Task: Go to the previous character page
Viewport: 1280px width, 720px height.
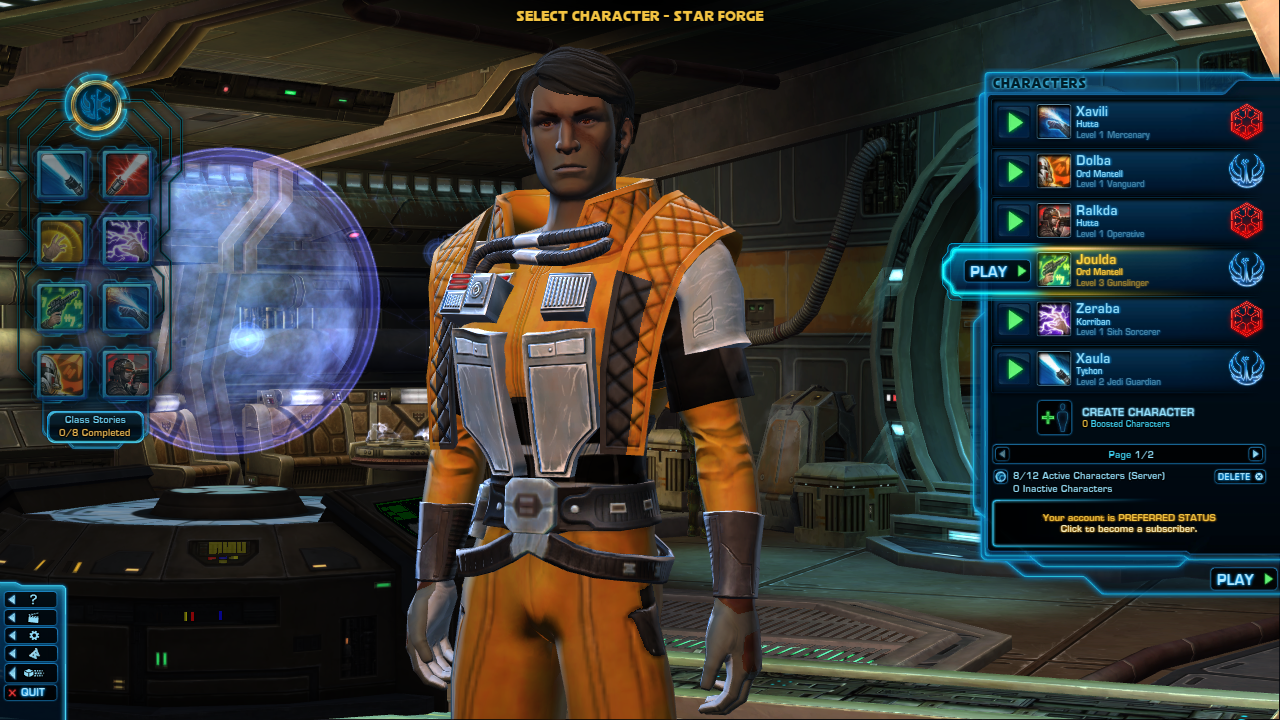Action: pos(1003,454)
